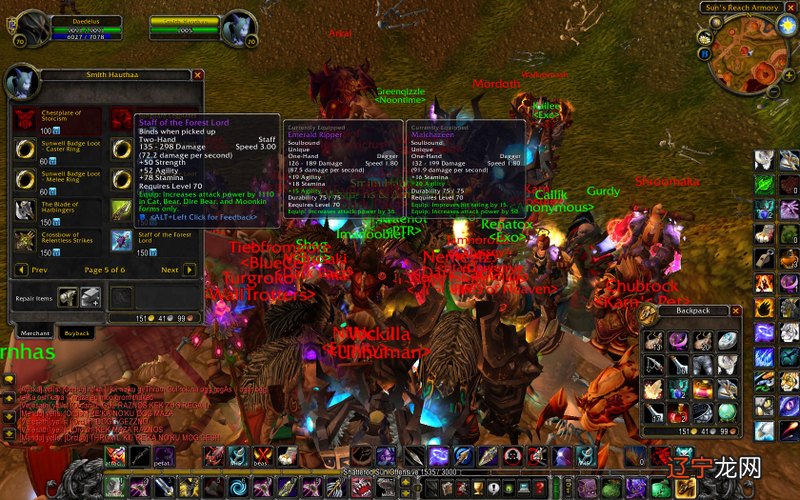Purchase The Blade of Harbingers
800x500 pixels.
[24, 210]
